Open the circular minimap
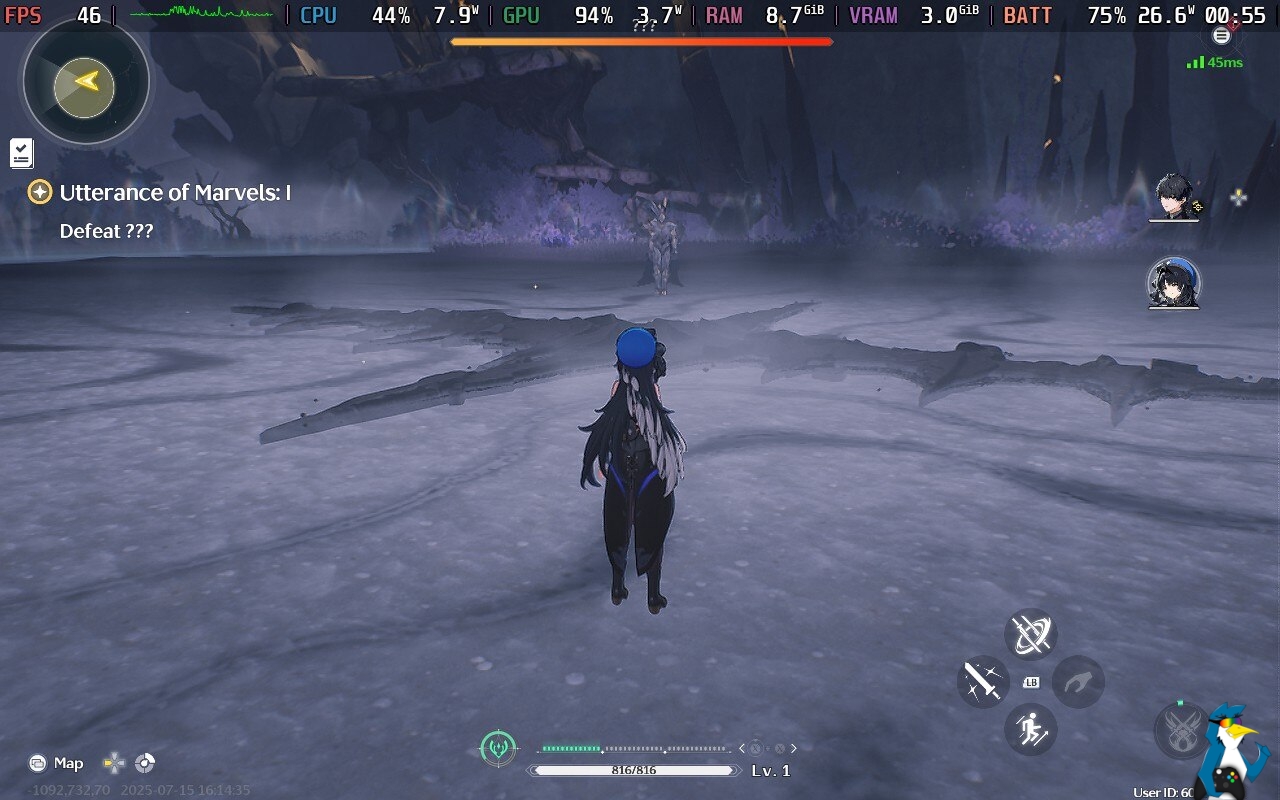This screenshot has height=800, width=1280. (x=86, y=82)
